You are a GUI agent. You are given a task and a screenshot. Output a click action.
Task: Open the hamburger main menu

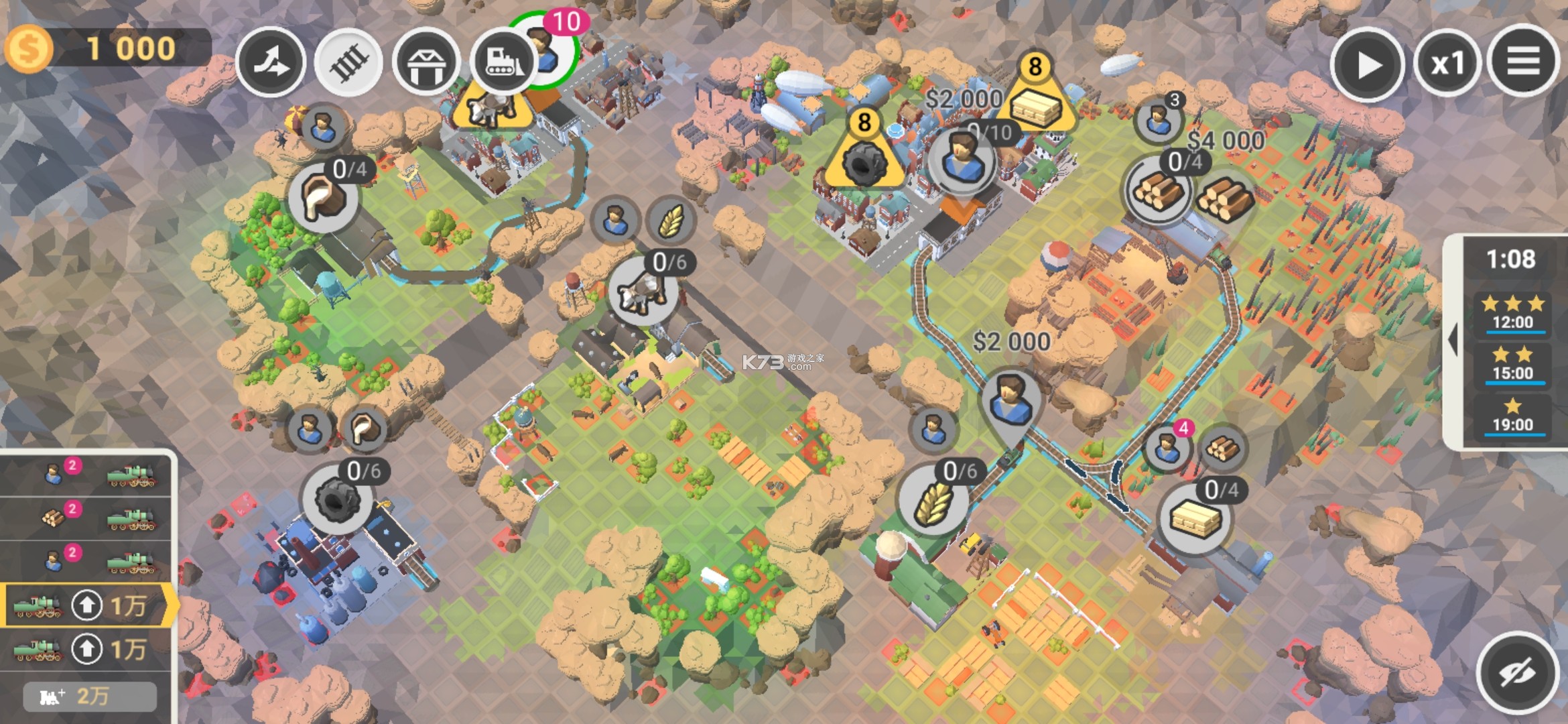pos(1522,62)
